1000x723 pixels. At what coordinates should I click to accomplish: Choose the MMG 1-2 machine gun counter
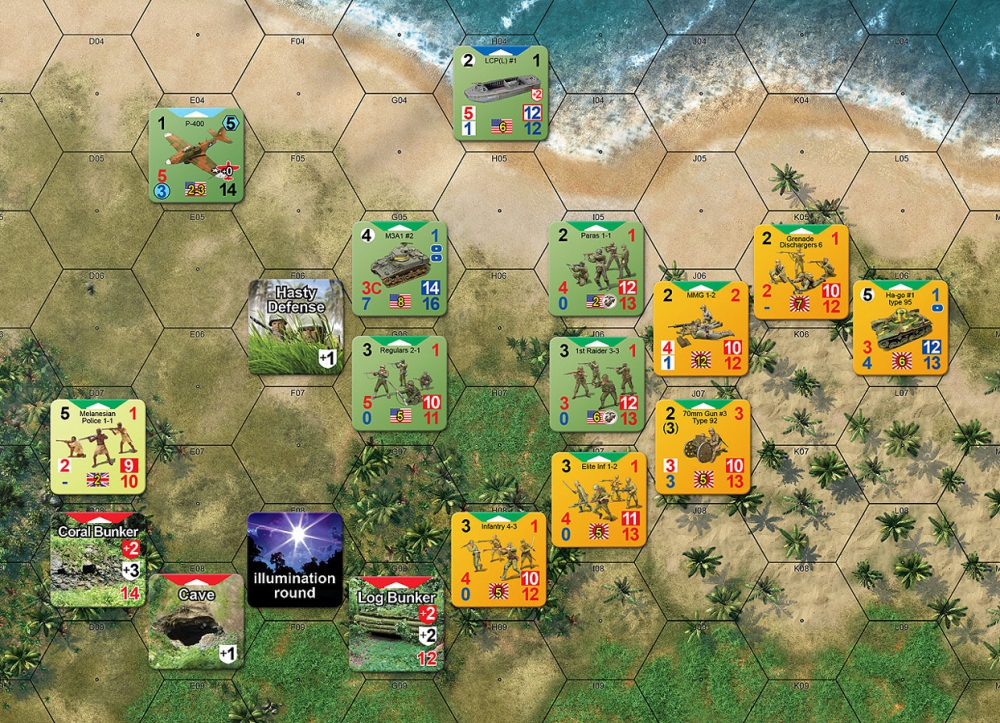[700, 329]
